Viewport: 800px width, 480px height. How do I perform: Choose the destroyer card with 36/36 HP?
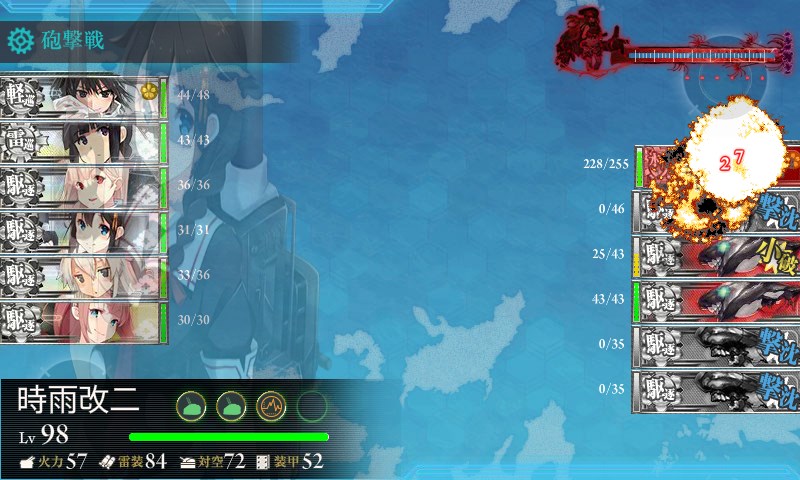[x=83, y=187]
